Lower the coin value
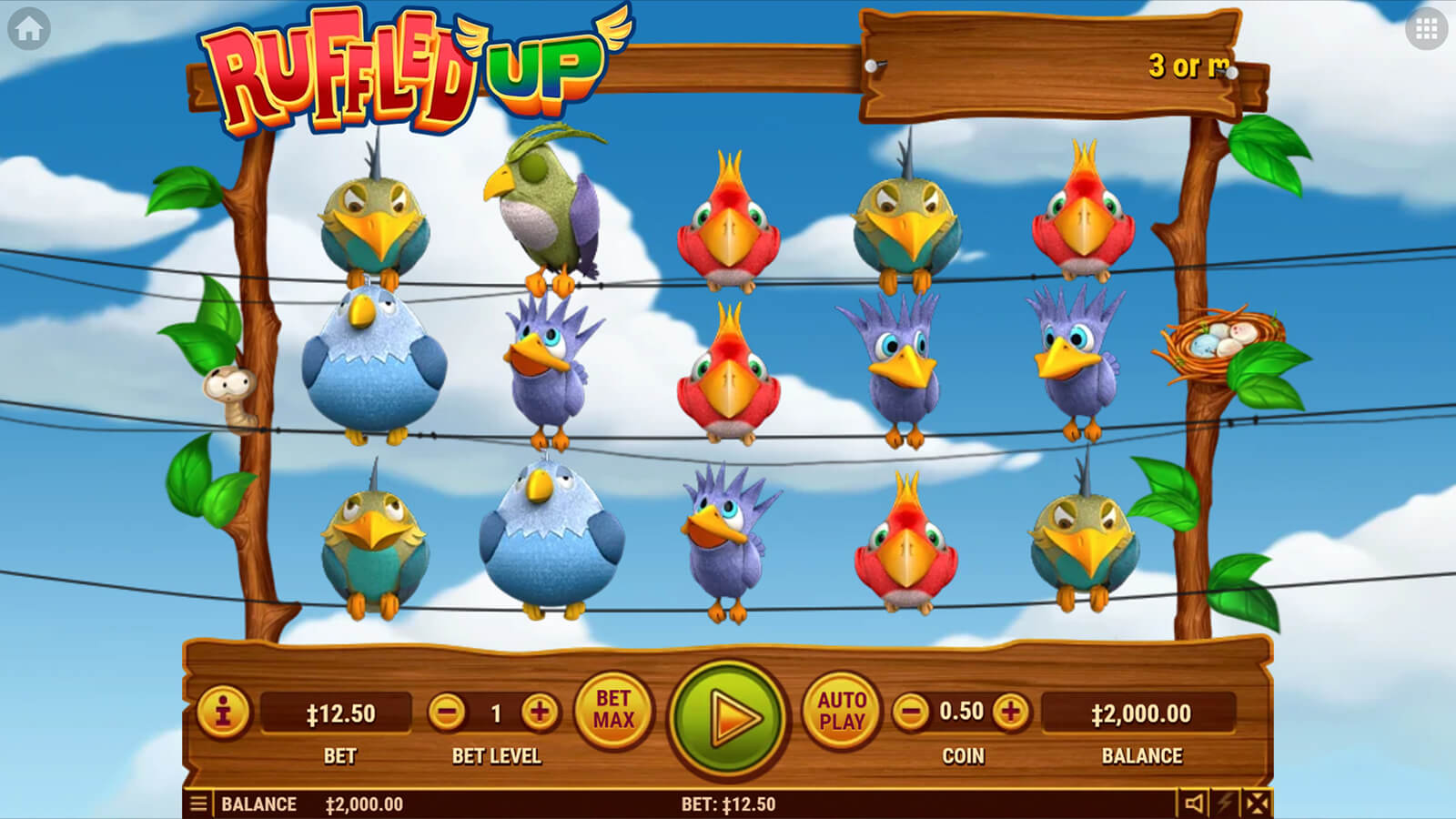1456x819 pixels. [x=911, y=712]
